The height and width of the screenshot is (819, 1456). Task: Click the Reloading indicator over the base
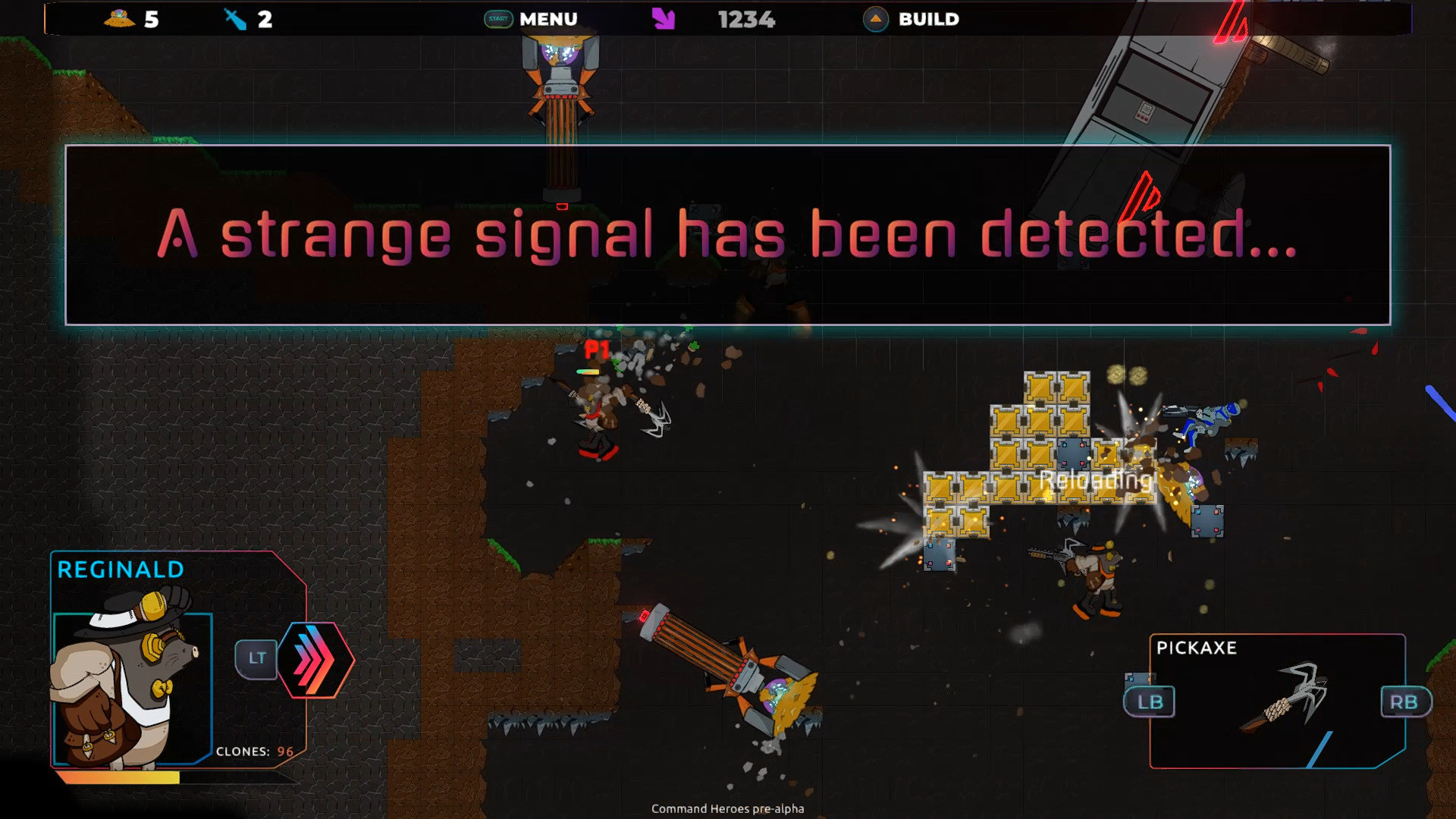pyautogui.click(x=1096, y=480)
